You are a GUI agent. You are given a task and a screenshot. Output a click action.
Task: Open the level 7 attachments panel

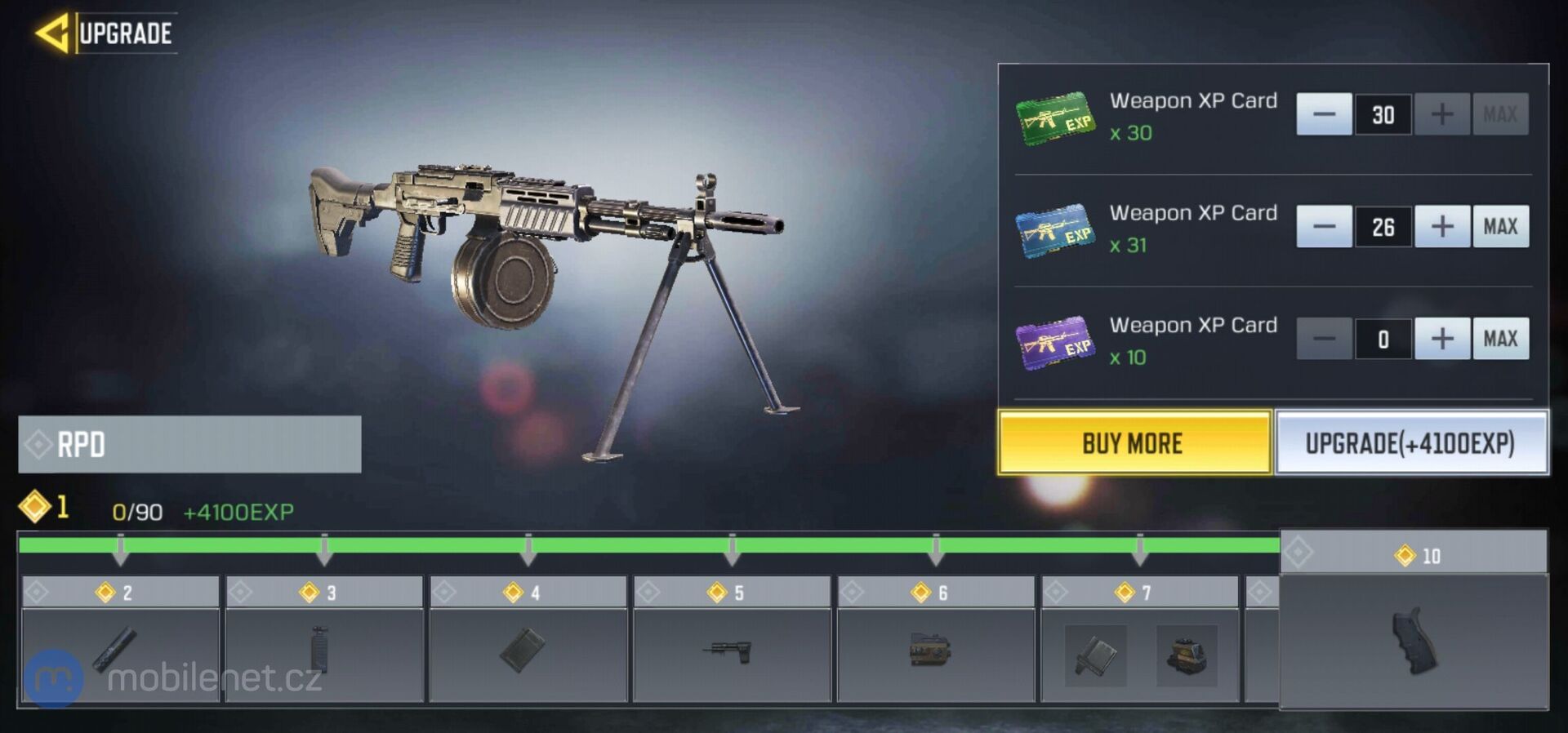click(1142, 653)
